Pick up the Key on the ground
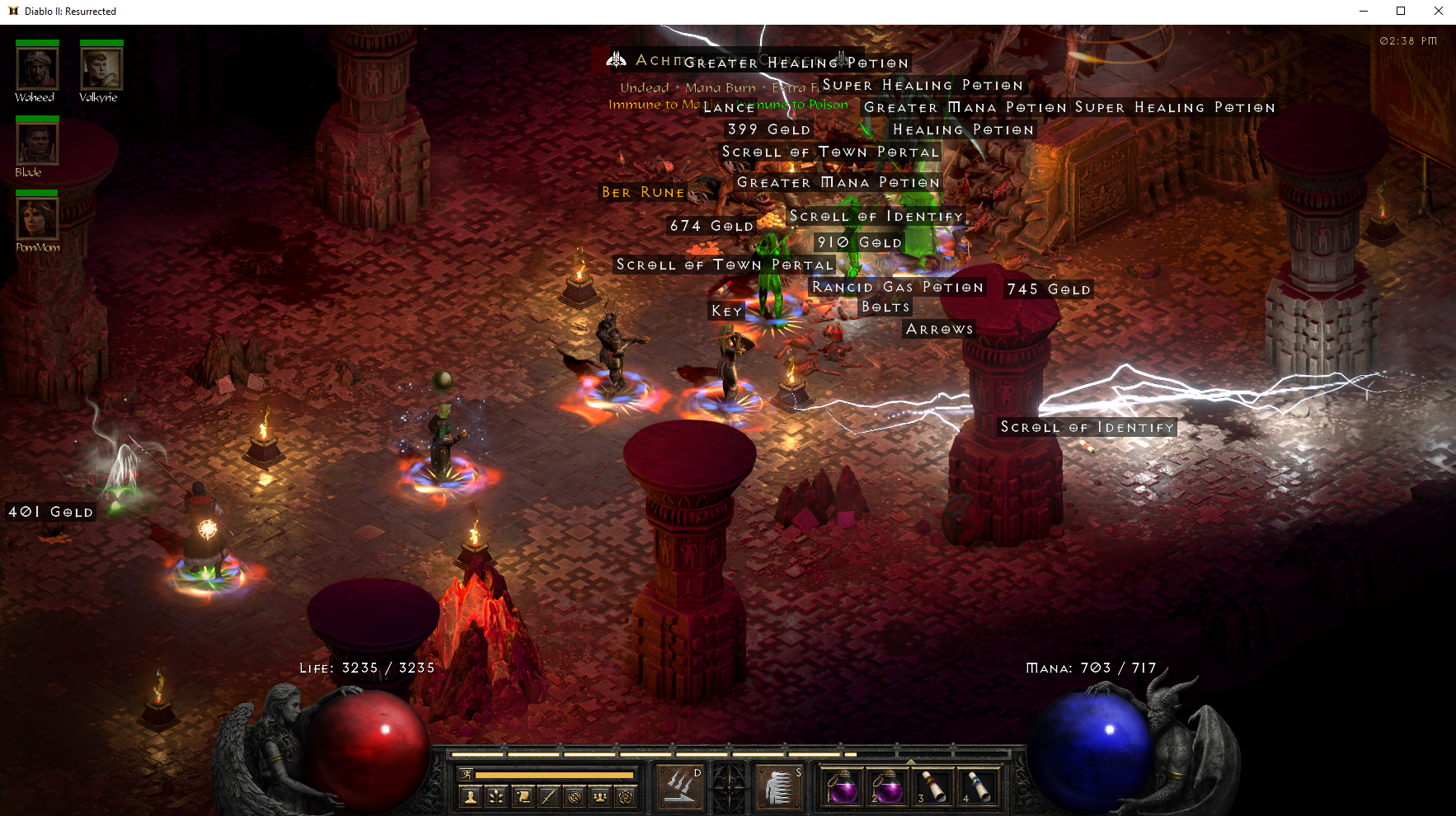The width and height of the screenshot is (1456, 816). pos(726,311)
